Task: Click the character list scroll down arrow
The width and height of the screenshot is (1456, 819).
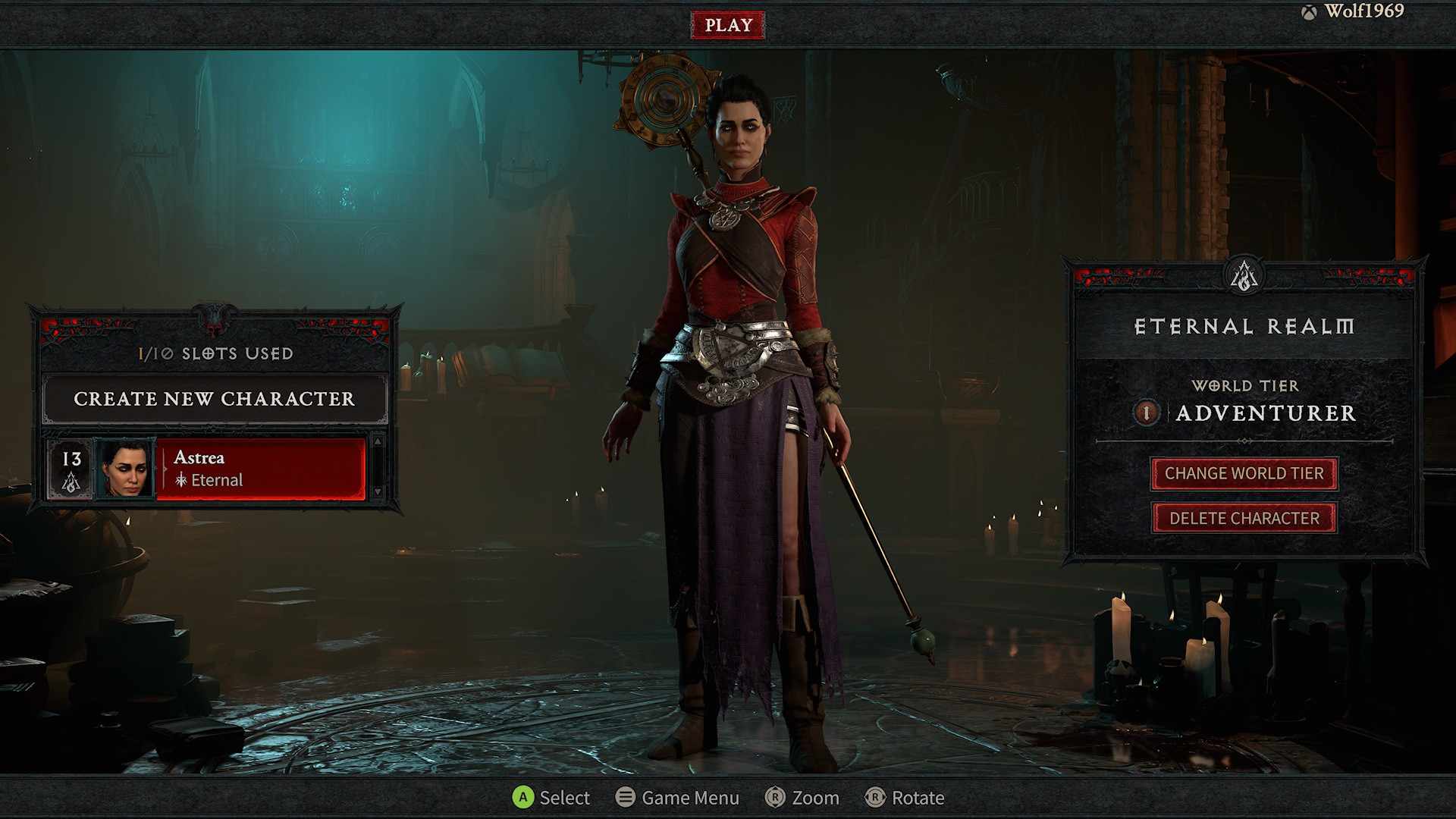Action: (x=377, y=492)
